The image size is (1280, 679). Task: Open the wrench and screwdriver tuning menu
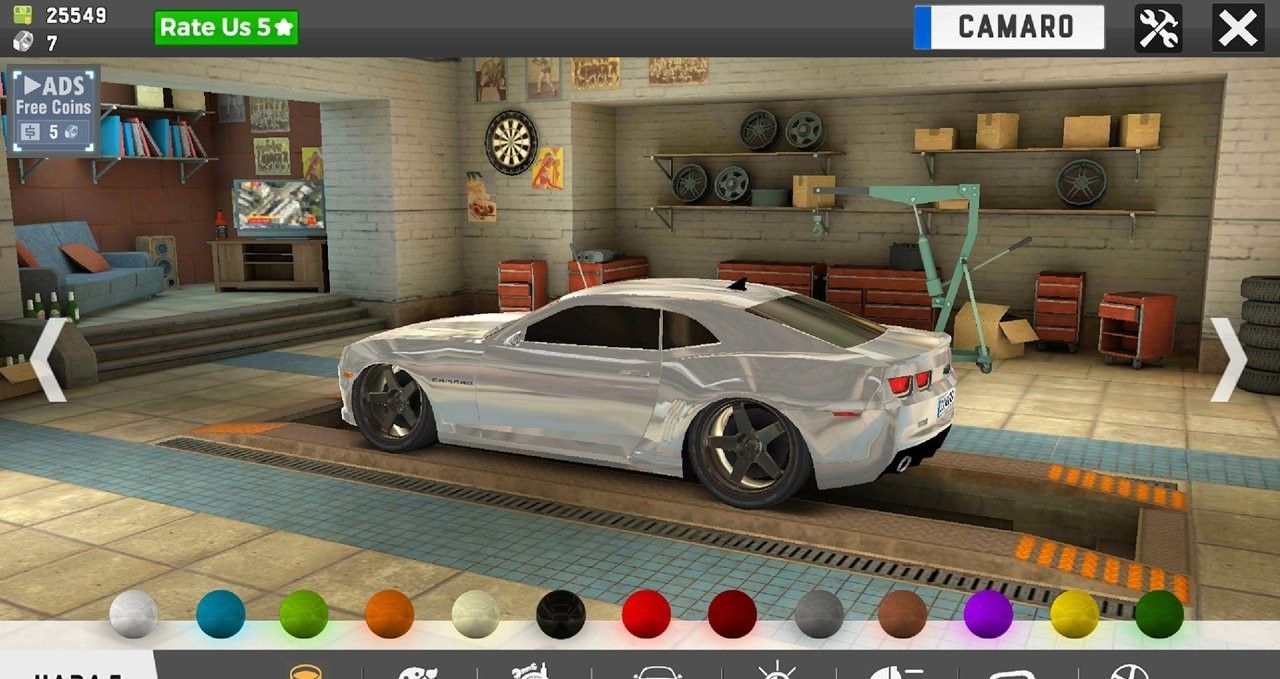(1158, 28)
